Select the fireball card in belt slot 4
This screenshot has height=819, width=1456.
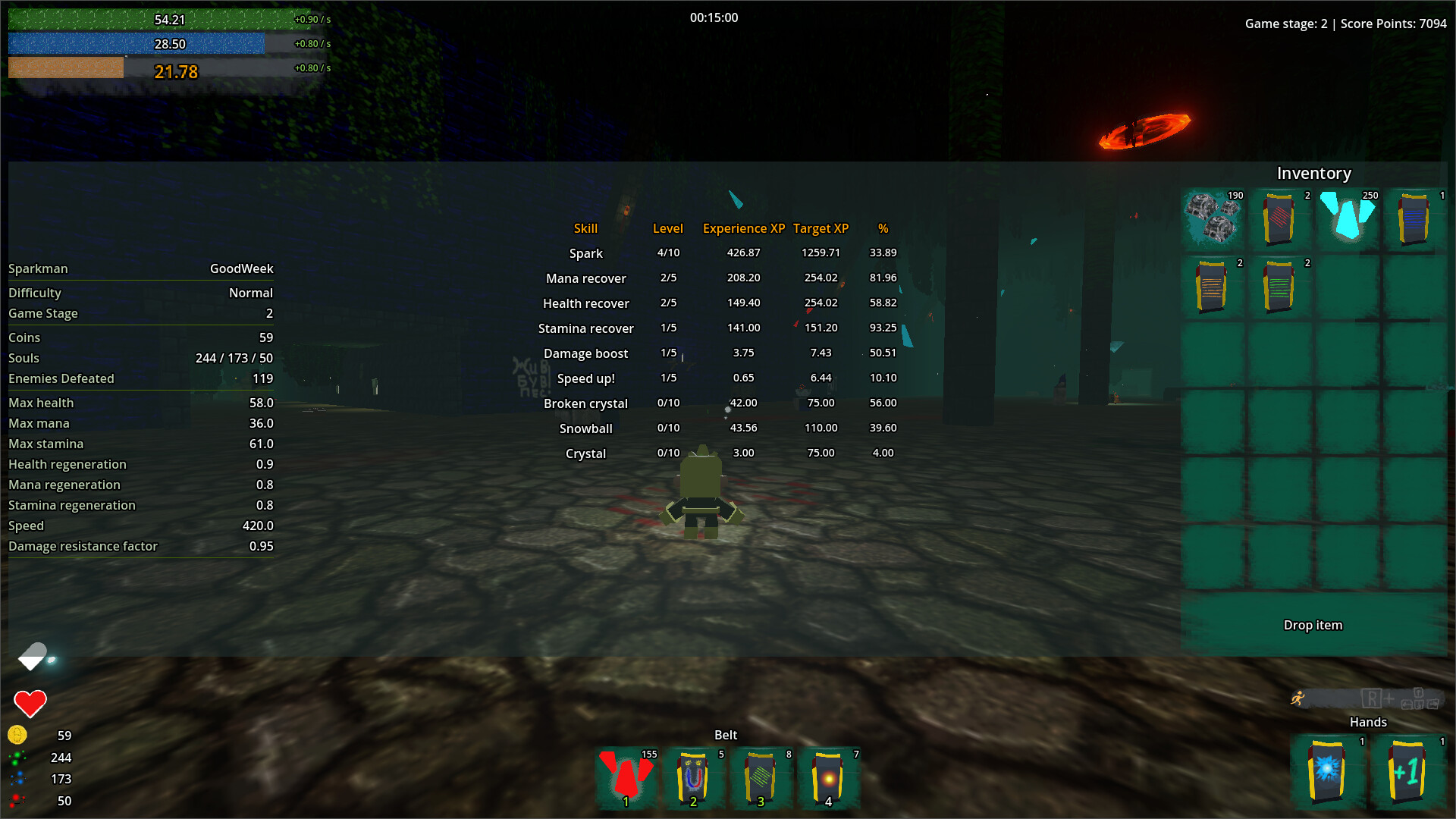pyautogui.click(x=829, y=777)
